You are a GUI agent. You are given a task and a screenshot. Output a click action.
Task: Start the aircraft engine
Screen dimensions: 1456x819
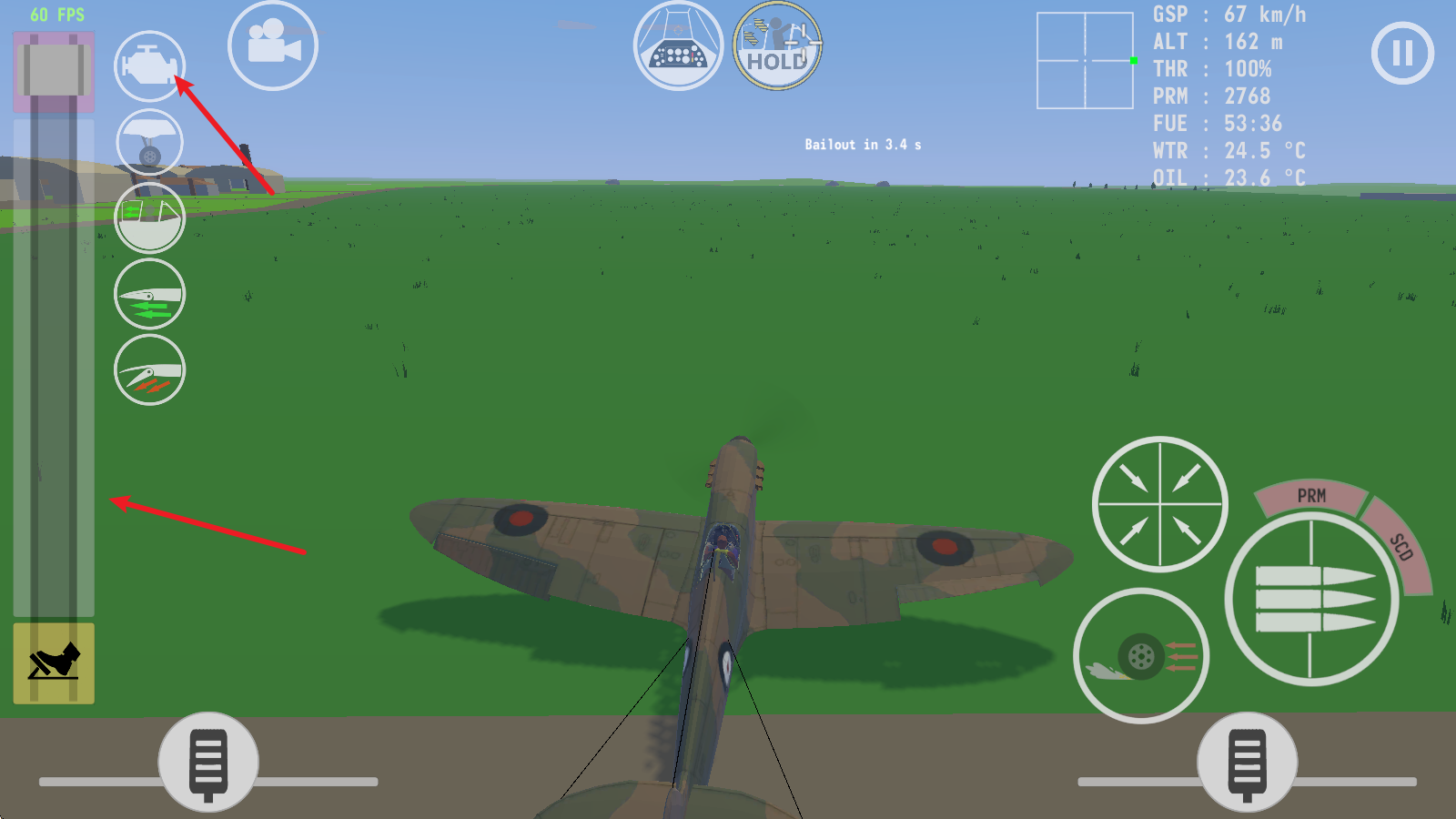150,66
